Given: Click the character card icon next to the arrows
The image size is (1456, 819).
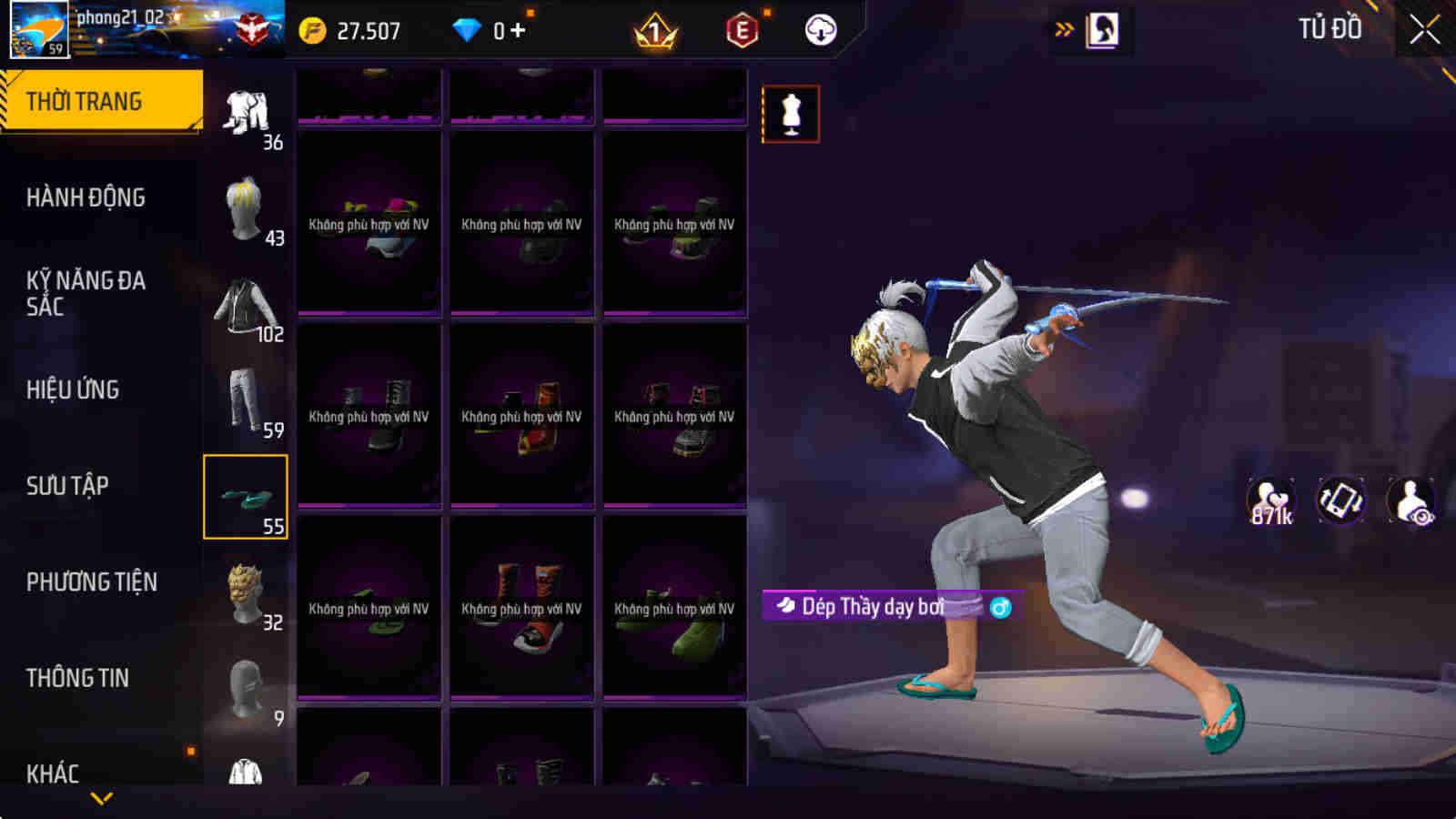Looking at the screenshot, I should [x=1104, y=27].
